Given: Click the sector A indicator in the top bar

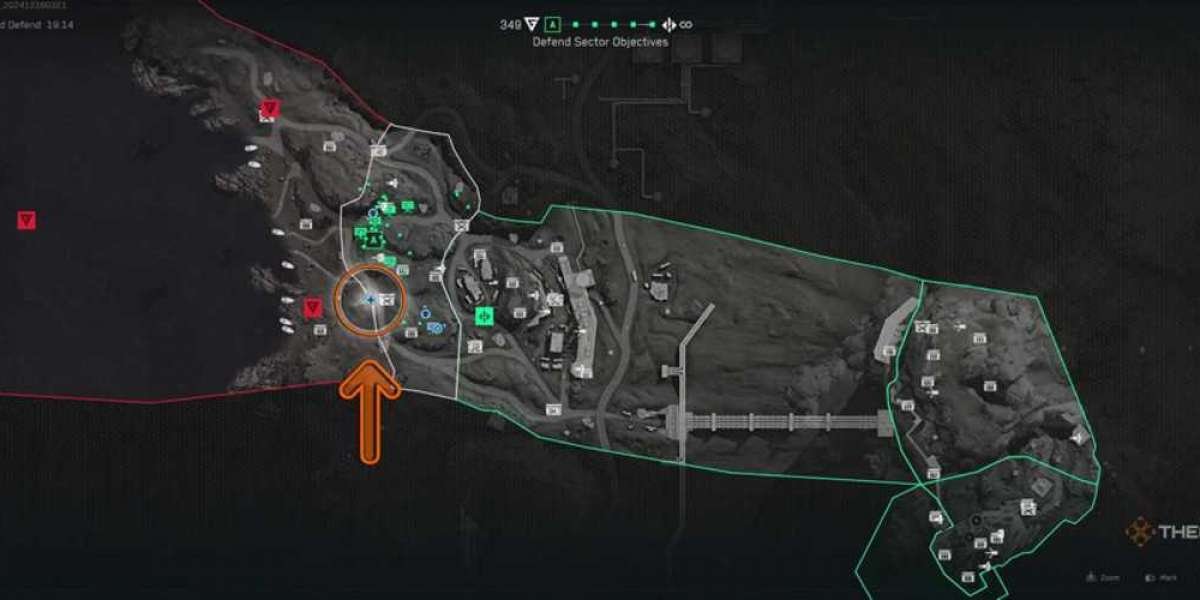Looking at the screenshot, I should tap(552, 24).
